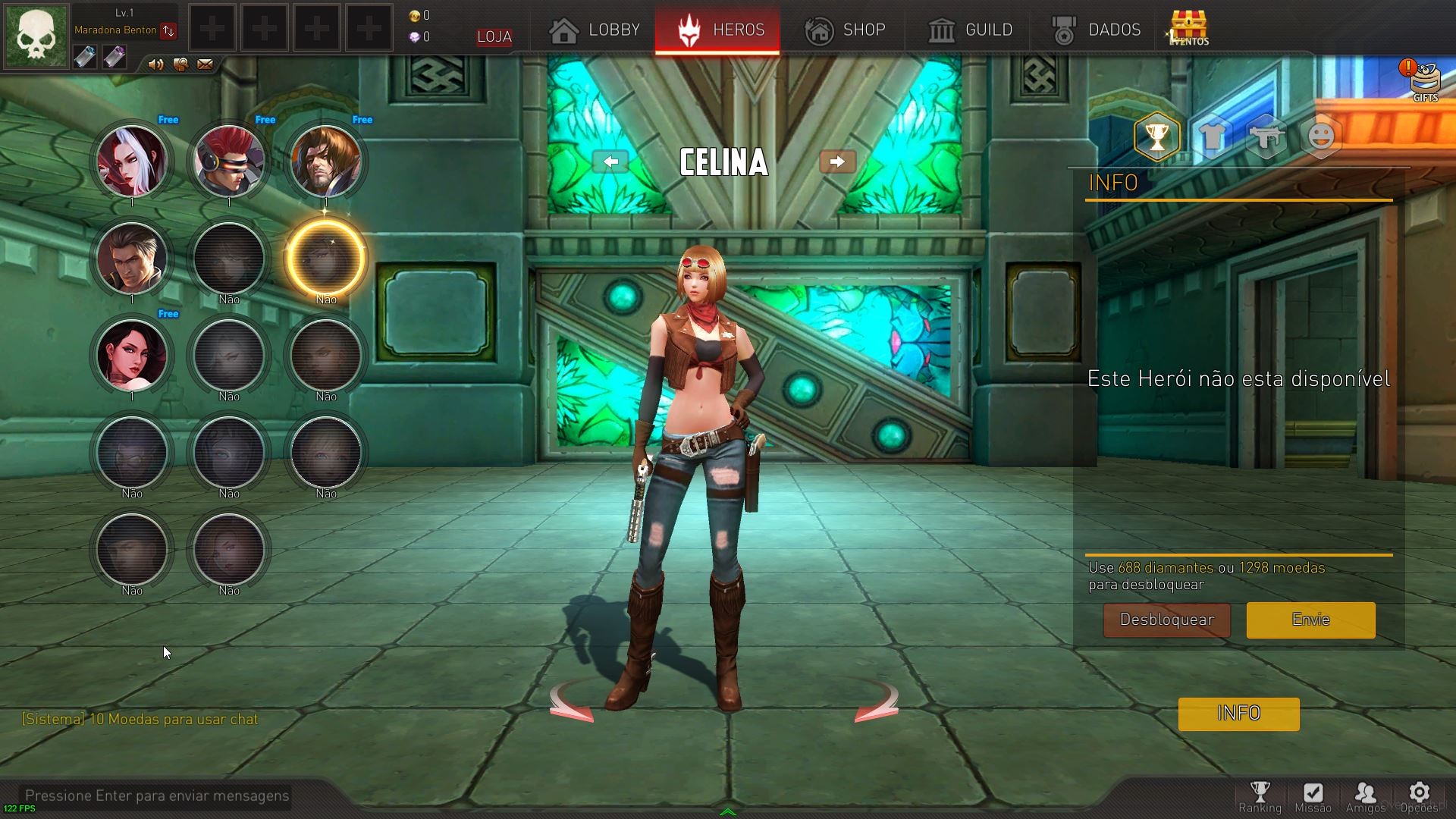
Task: Go to the DADOS section
Action: pyautogui.click(x=1096, y=30)
